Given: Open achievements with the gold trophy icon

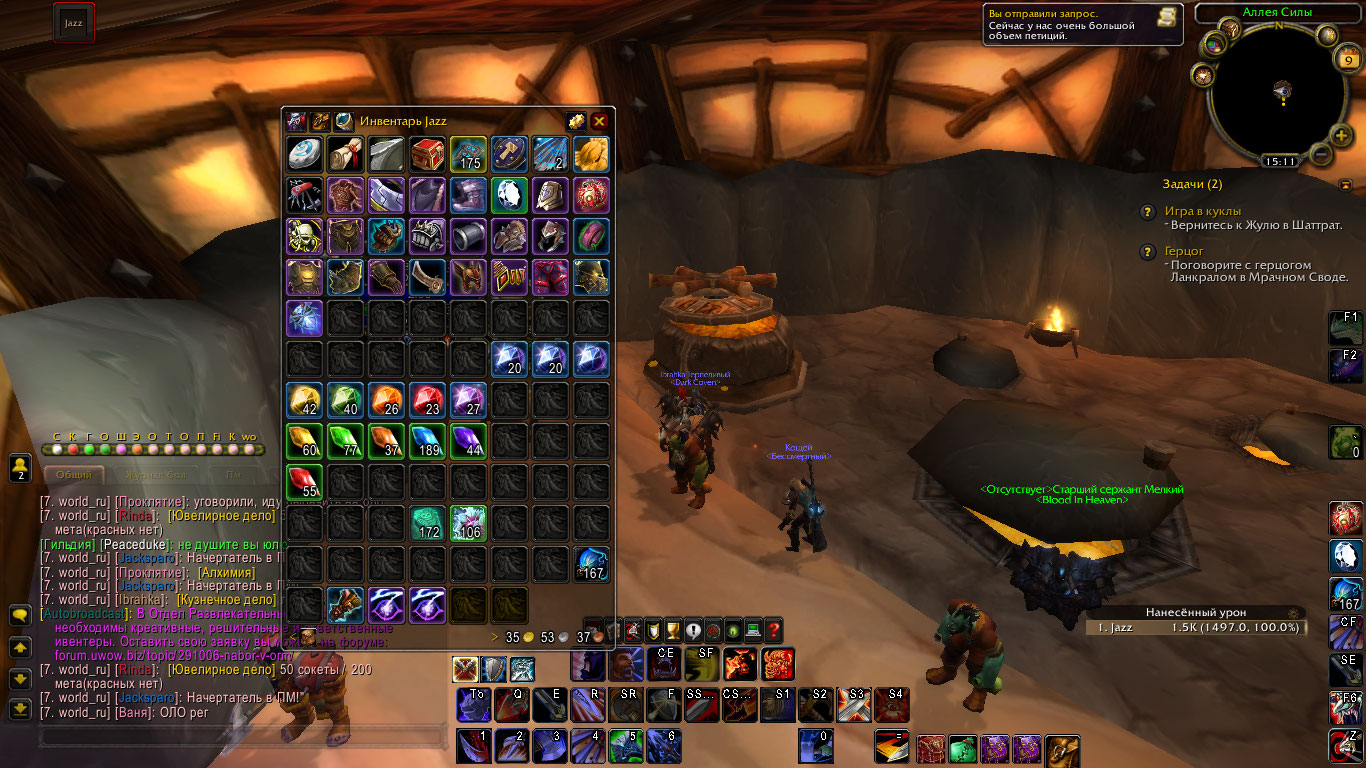Looking at the screenshot, I should (x=672, y=631).
